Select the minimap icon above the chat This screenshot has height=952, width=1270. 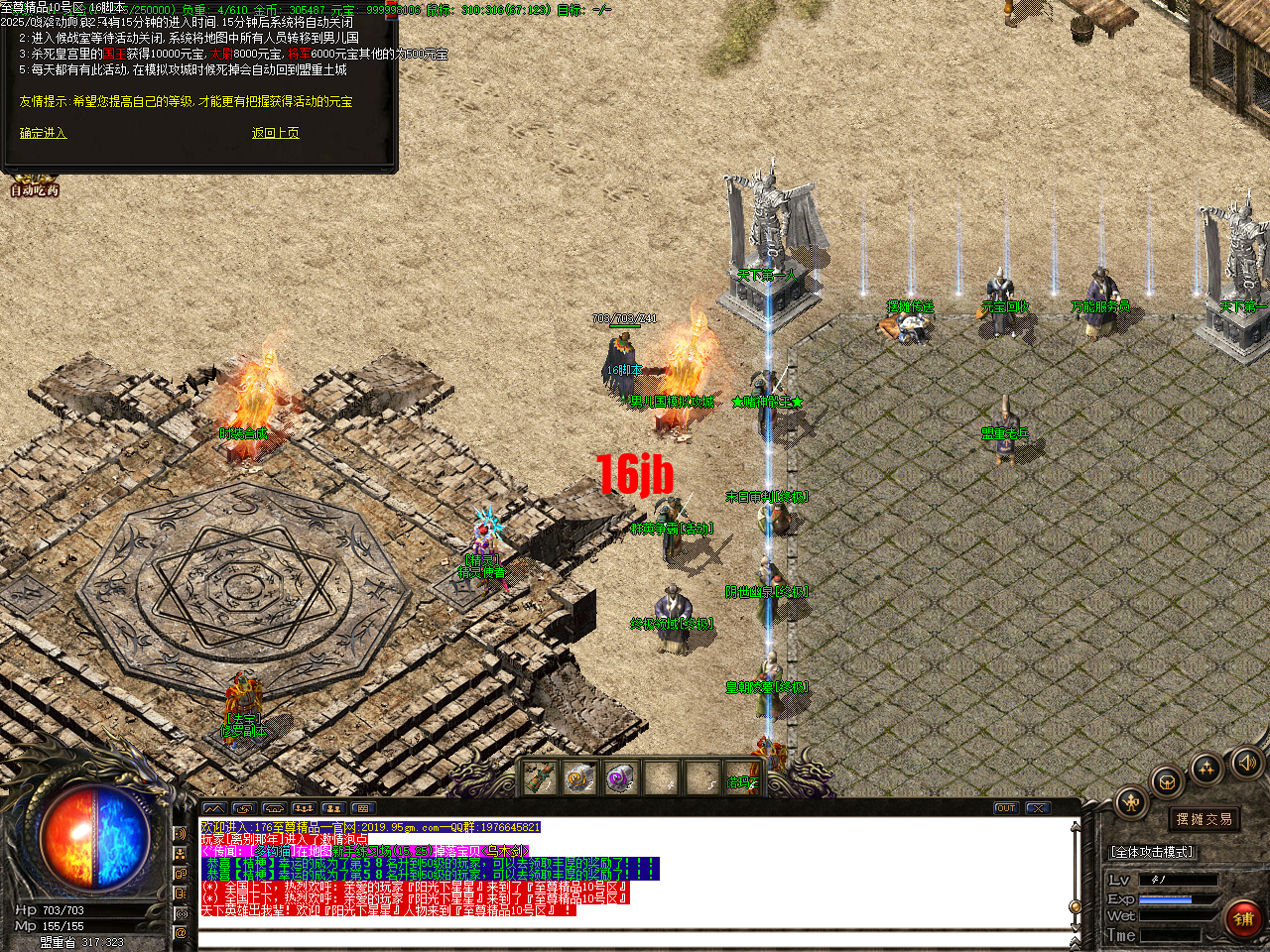tap(213, 809)
